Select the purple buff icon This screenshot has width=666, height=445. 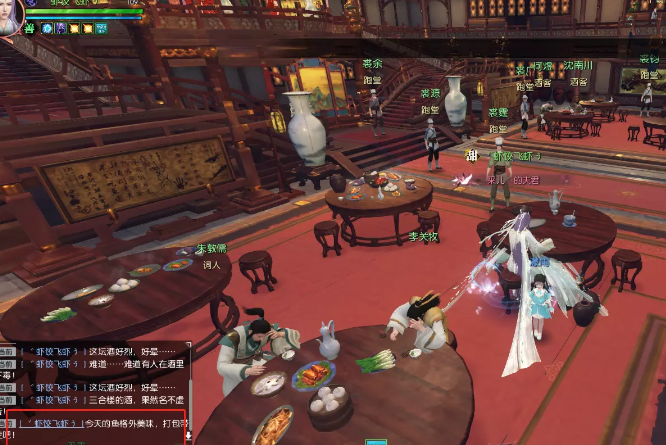(60, 29)
